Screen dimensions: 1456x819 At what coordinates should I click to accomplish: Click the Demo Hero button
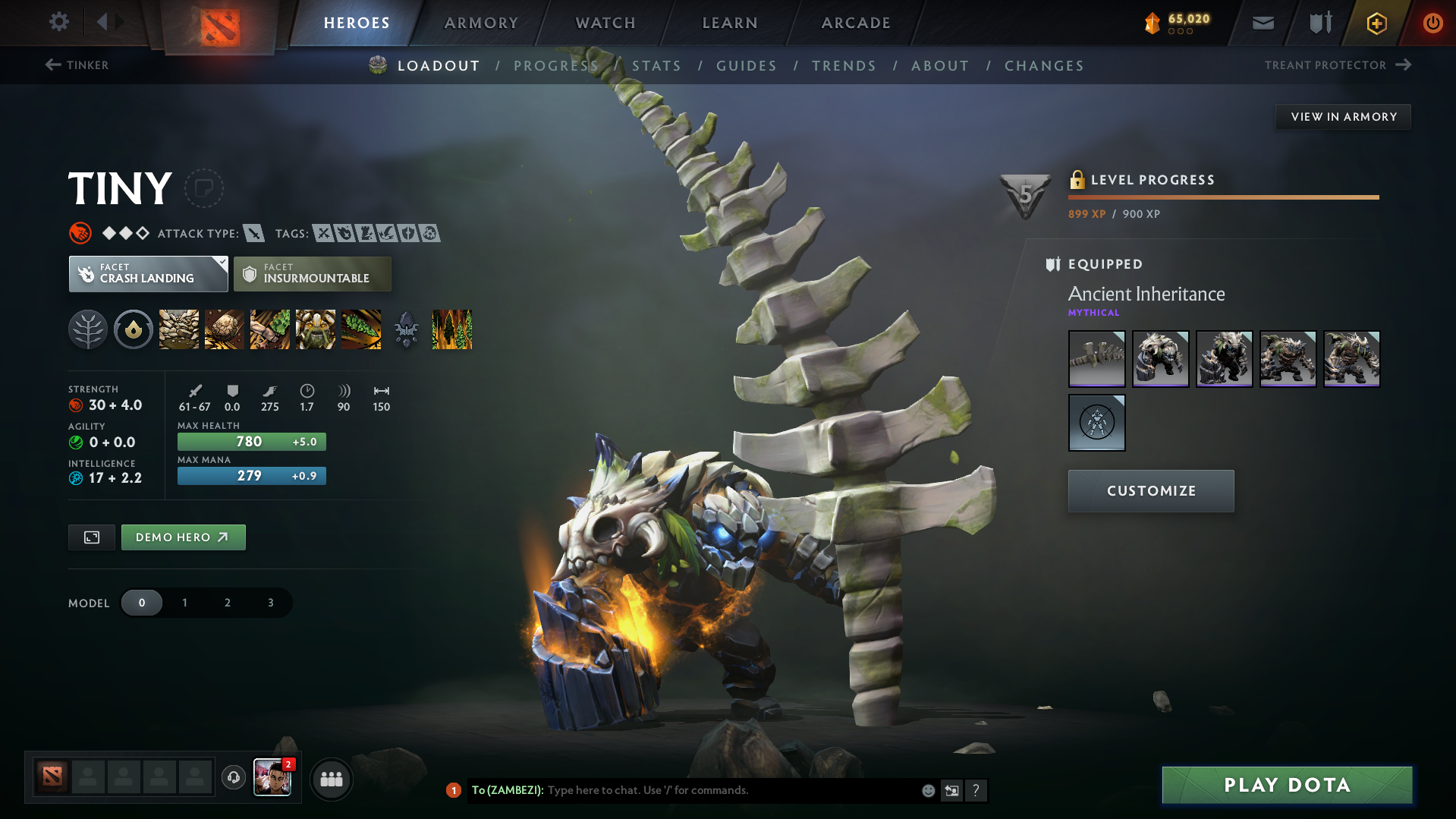[183, 537]
